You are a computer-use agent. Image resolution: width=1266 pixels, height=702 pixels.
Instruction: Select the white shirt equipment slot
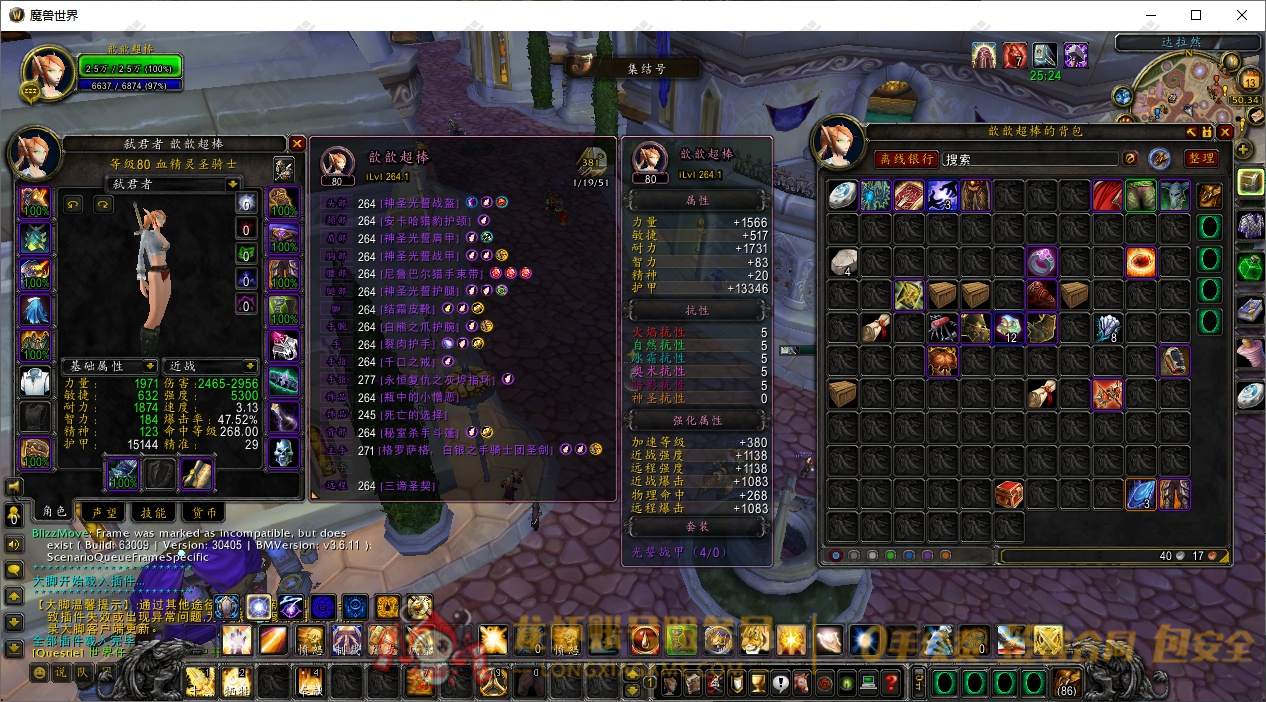[x=35, y=380]
